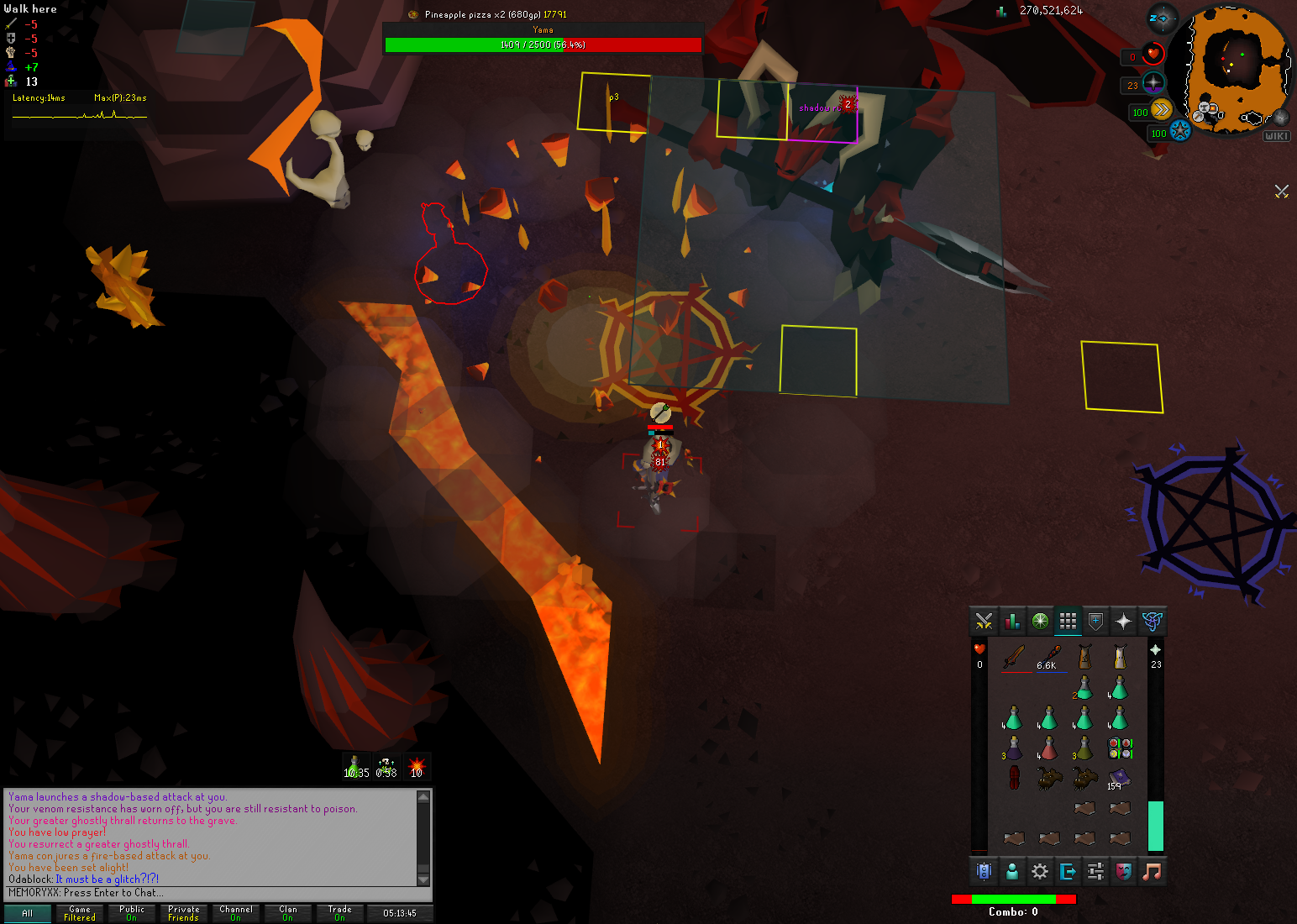This screenshot has width=1297, height=924.
Task: Open the Trade chat filter
Action: click(340, 913)
